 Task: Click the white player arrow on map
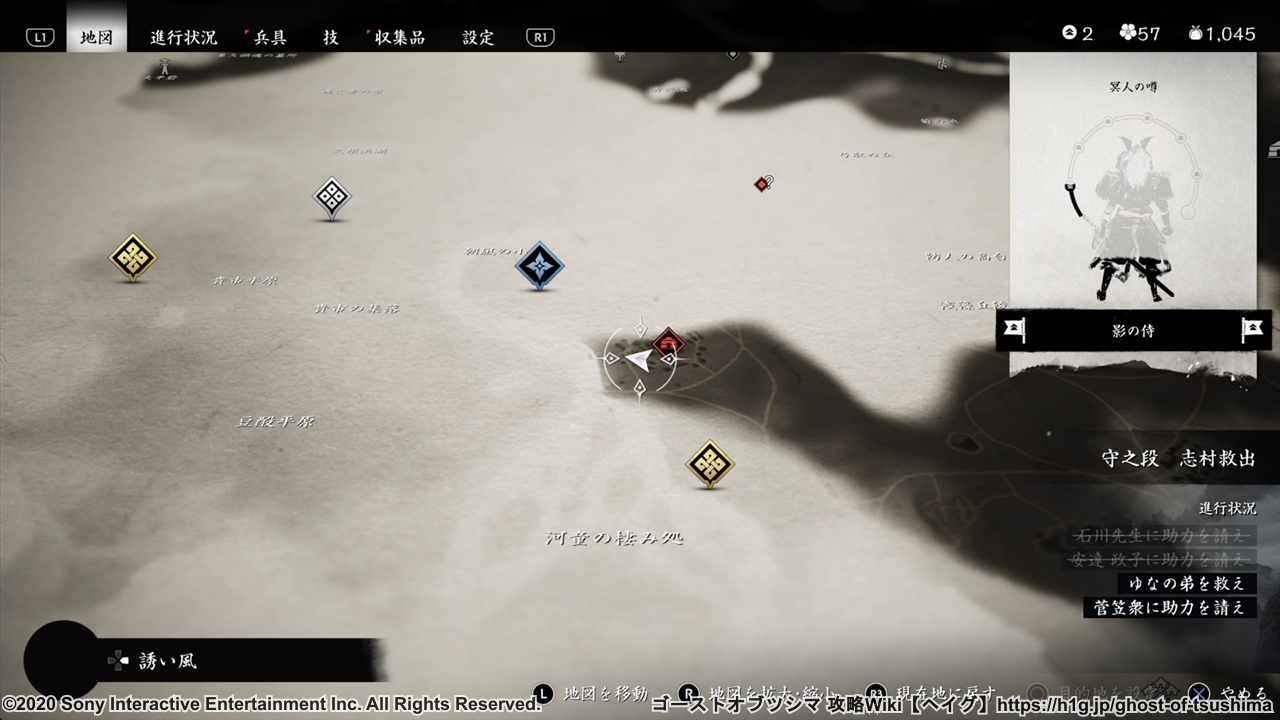click(x=637, y=359)
